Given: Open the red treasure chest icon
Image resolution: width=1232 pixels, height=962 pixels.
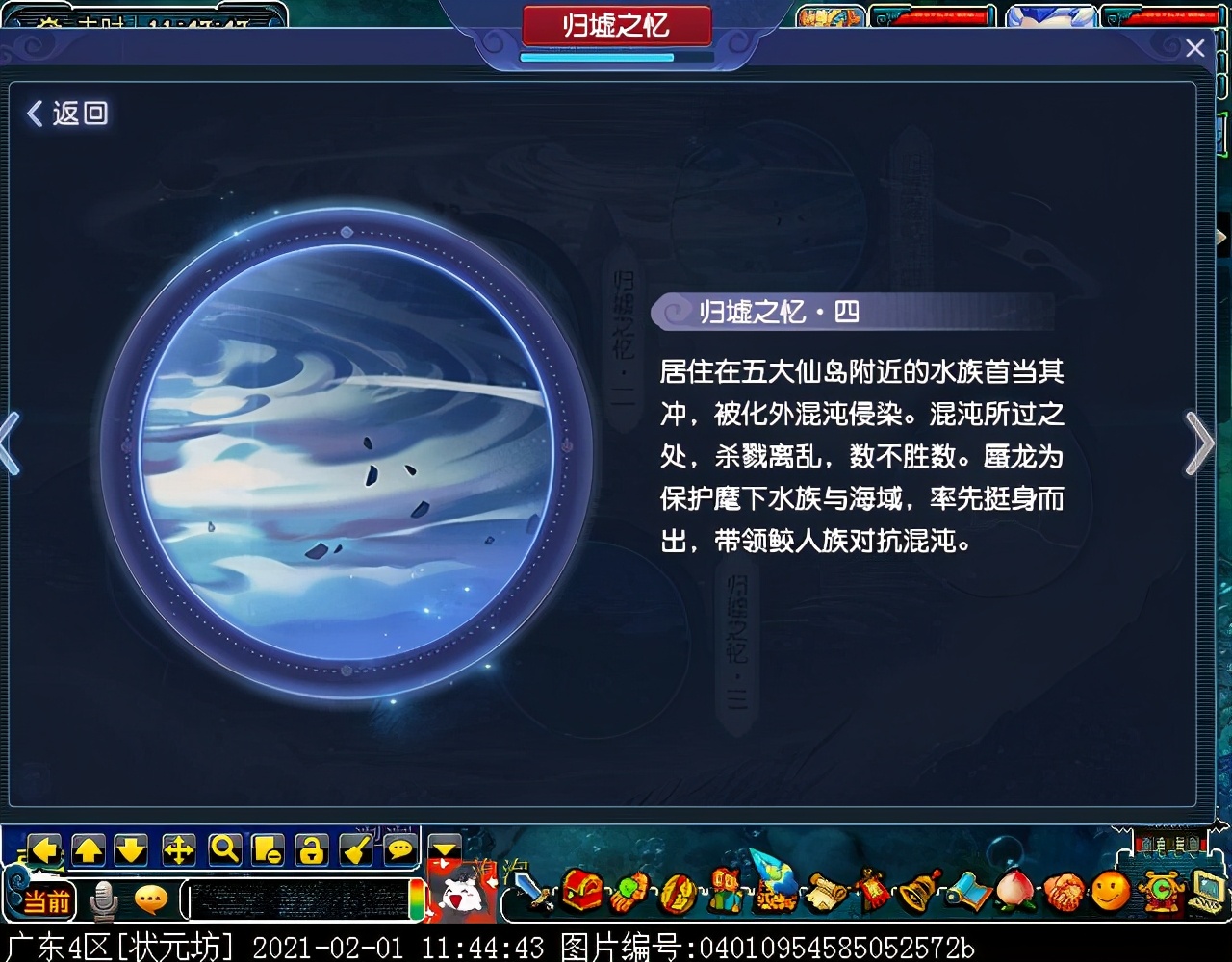Looking at the screenshot, I should tap(581, 891).
